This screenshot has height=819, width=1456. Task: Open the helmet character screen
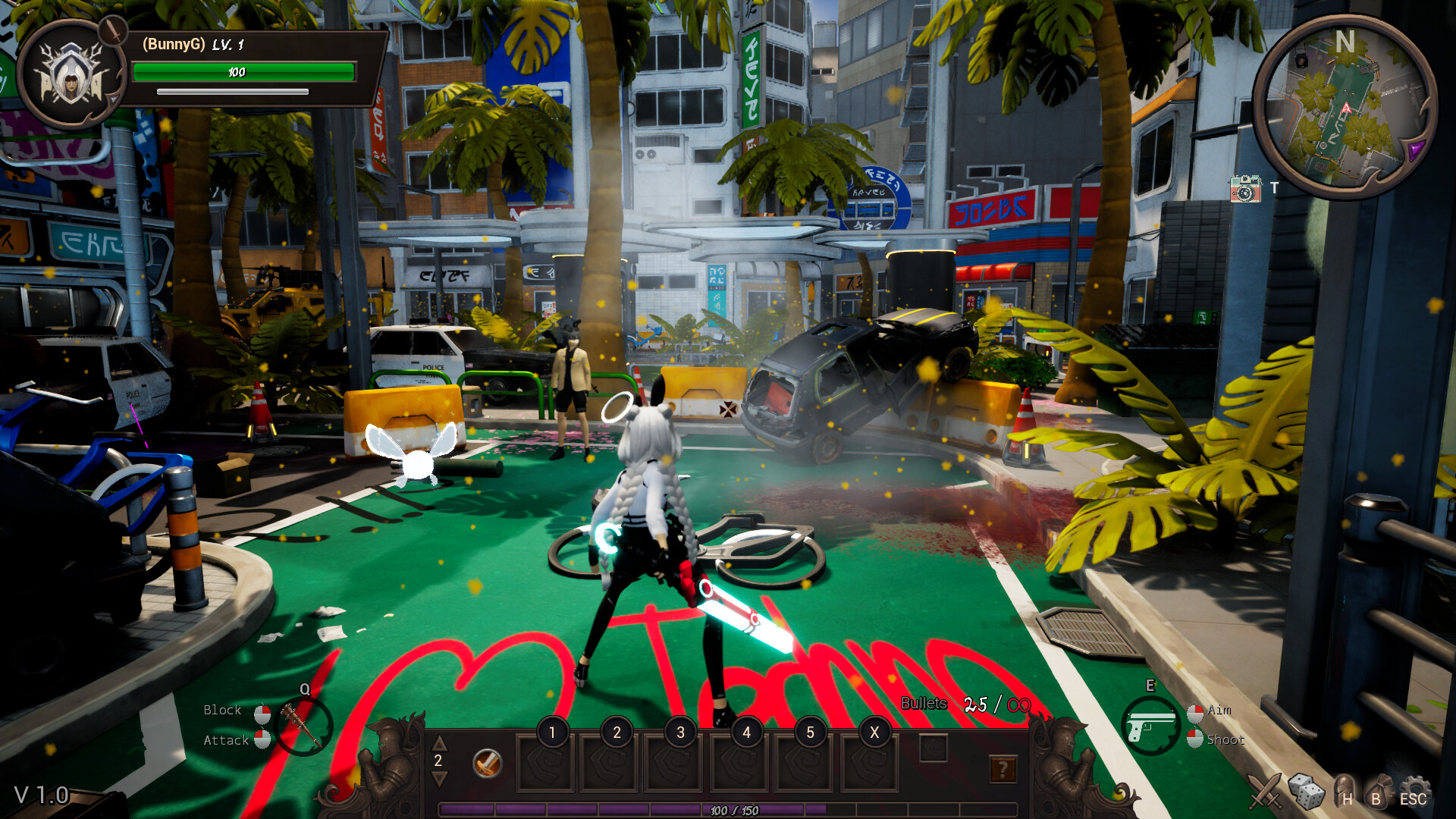pos(1343,791)
